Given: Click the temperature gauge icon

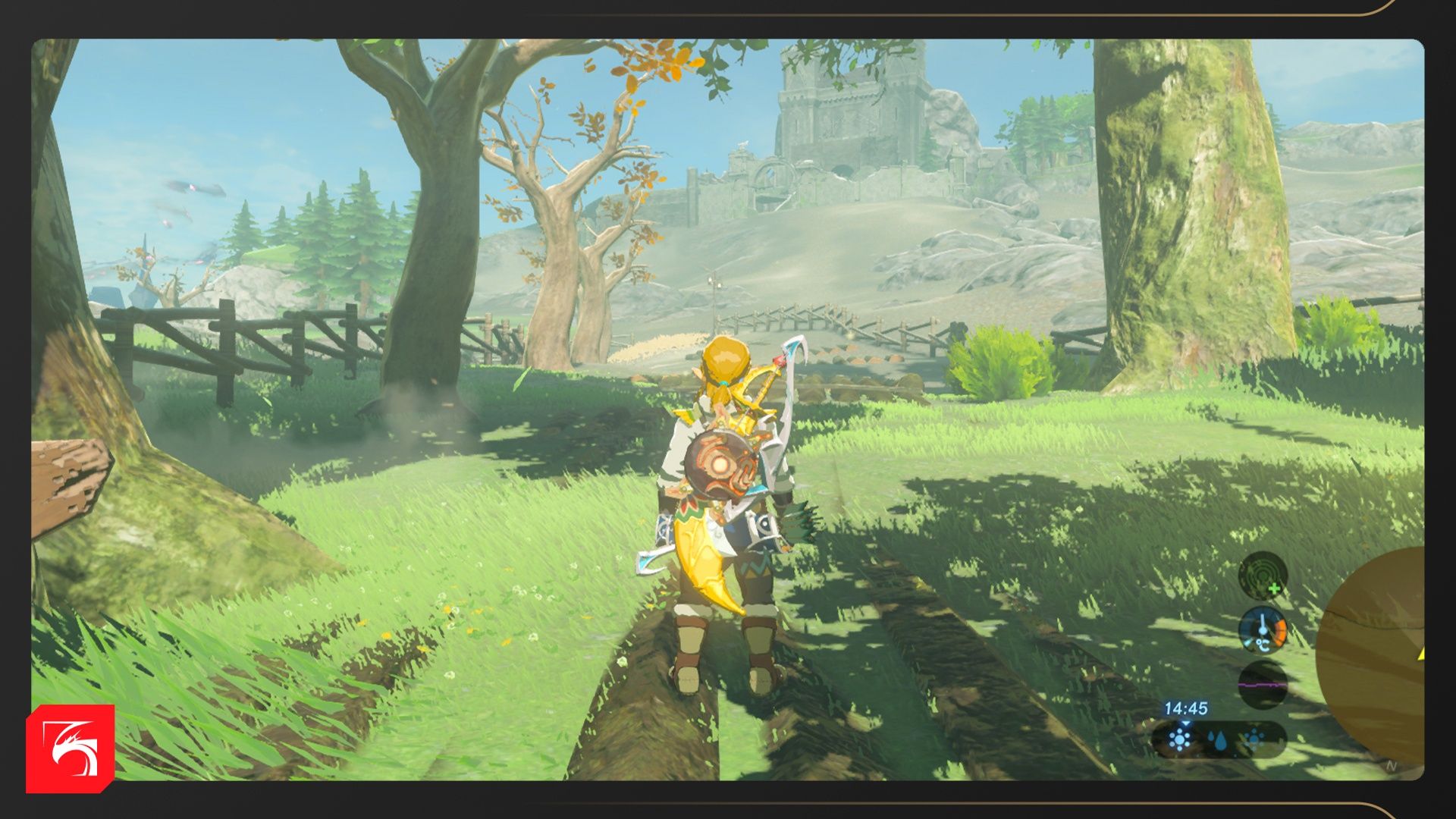Looking at the screenshot, I should point(1263,630).
